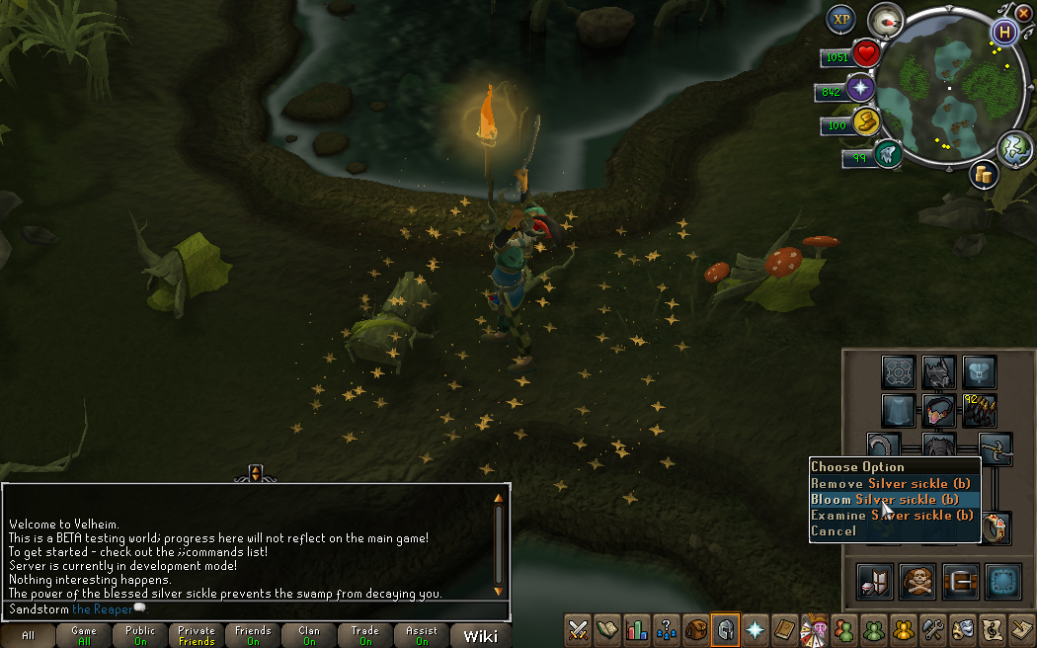The height and width of the screenshot is (648, 1037).
Task: Click the compass to face north
Action: pyautogui.click(x=886, y=19)
